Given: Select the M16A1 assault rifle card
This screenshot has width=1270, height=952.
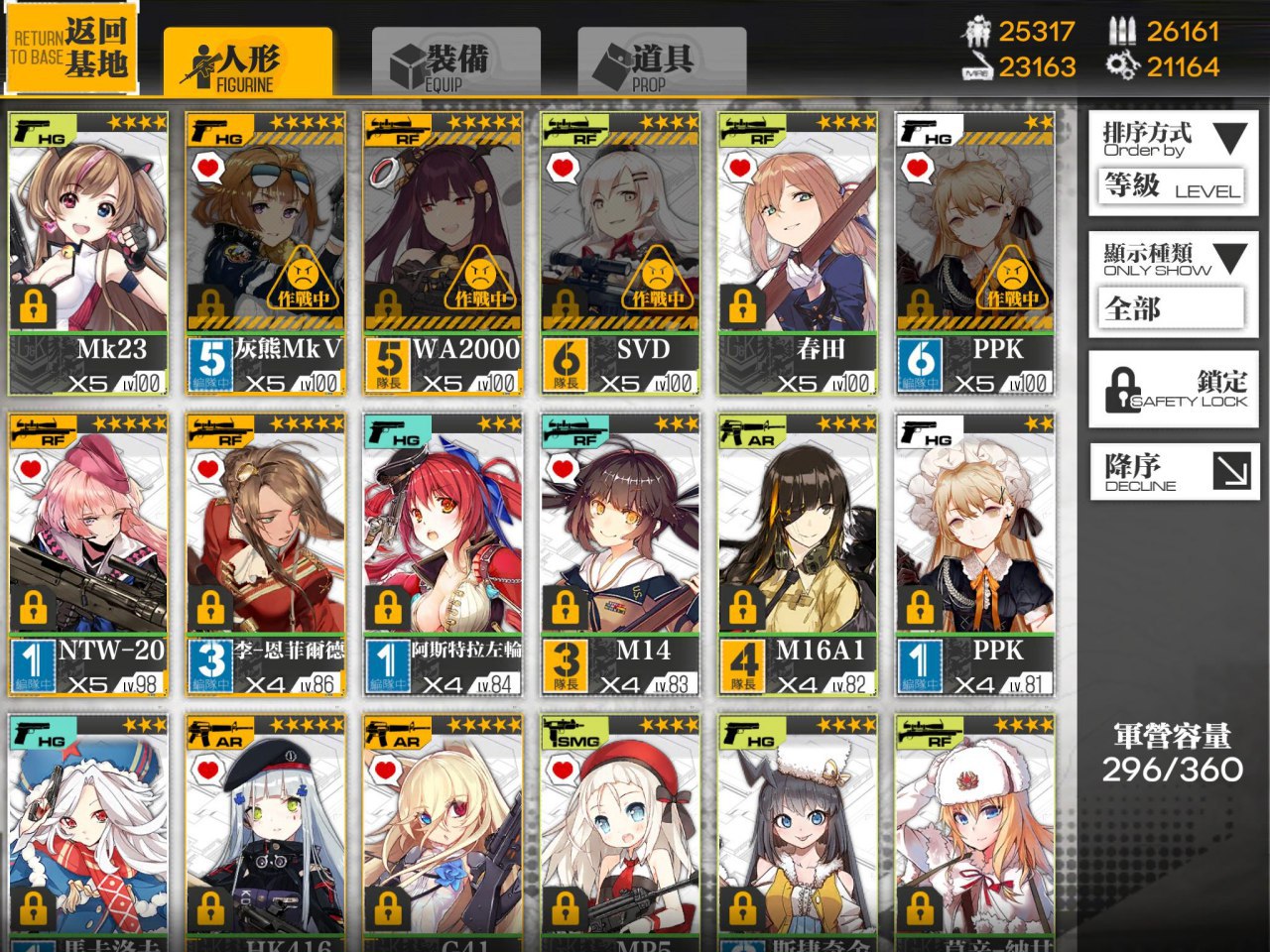Looking at the screenshot, I should point(797,554).
